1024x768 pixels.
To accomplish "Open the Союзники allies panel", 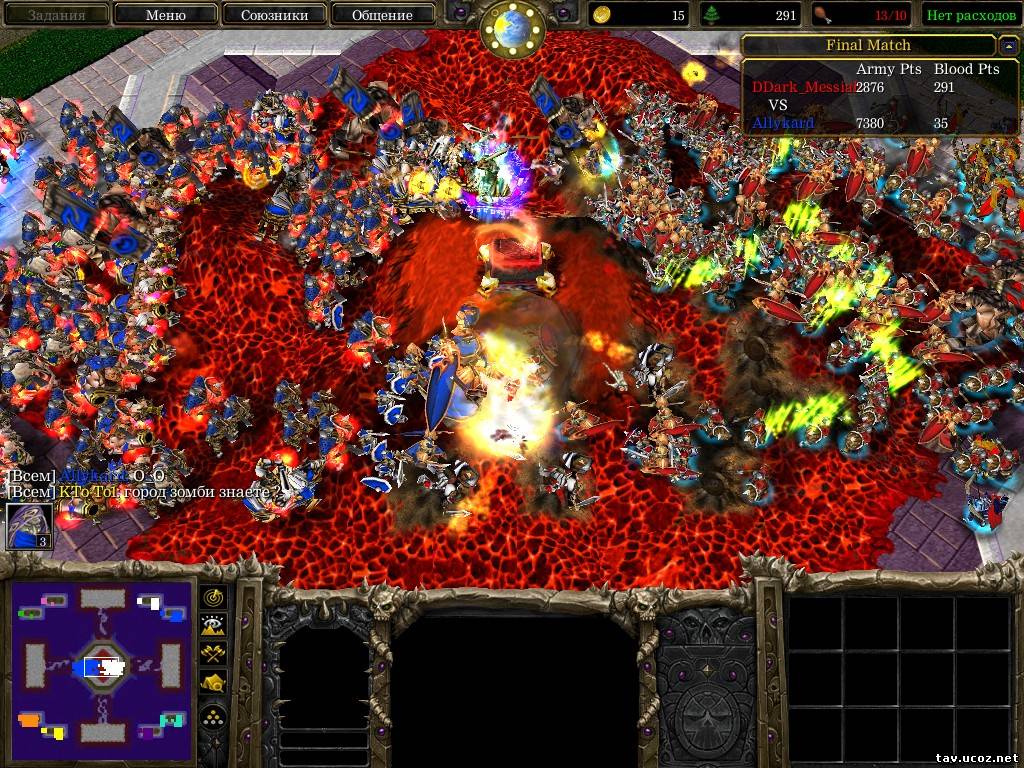I will 273,14.
